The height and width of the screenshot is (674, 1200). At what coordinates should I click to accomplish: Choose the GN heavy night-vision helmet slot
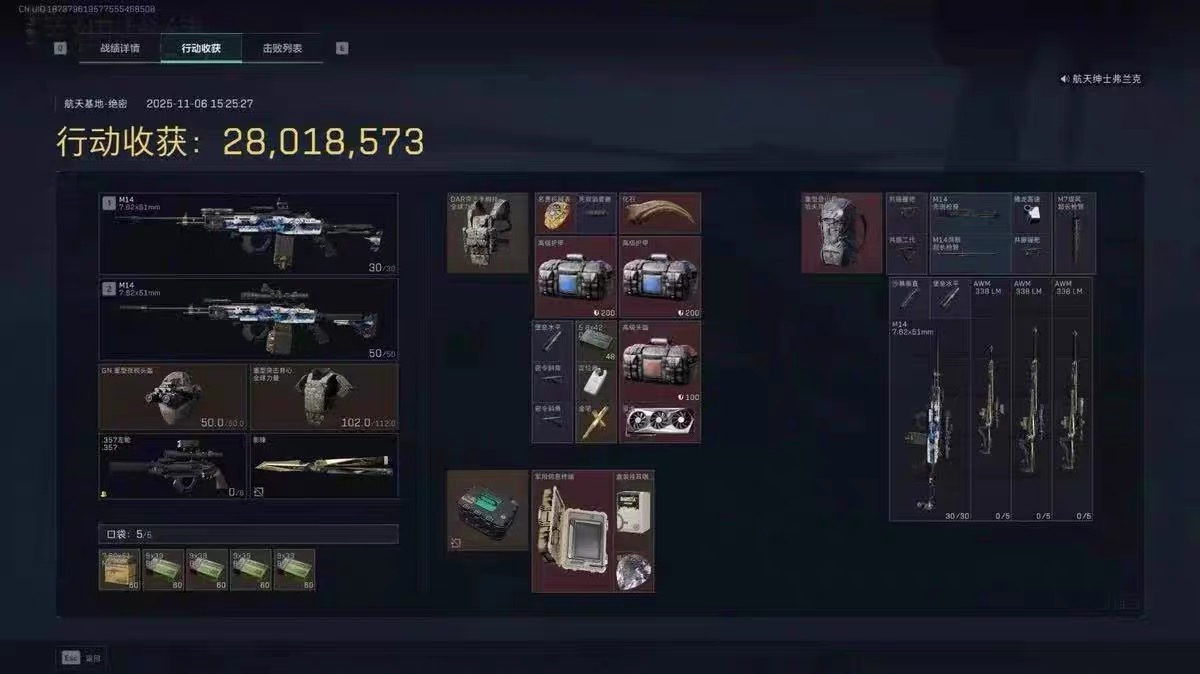point(172,397)
